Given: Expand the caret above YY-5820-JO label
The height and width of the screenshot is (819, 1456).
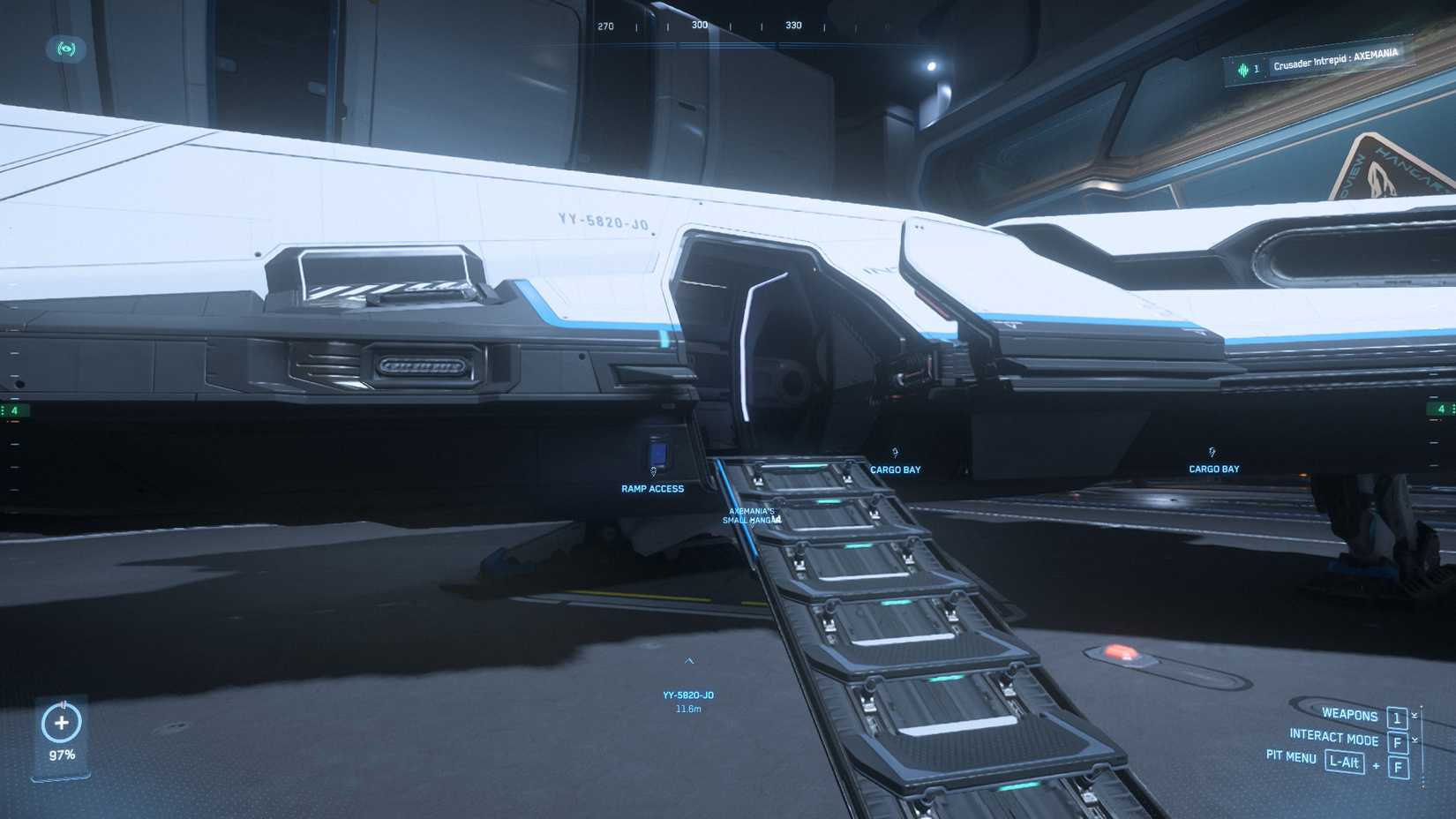Looking at the screenshot, I should pyautogui.click(x=691, y=660).
